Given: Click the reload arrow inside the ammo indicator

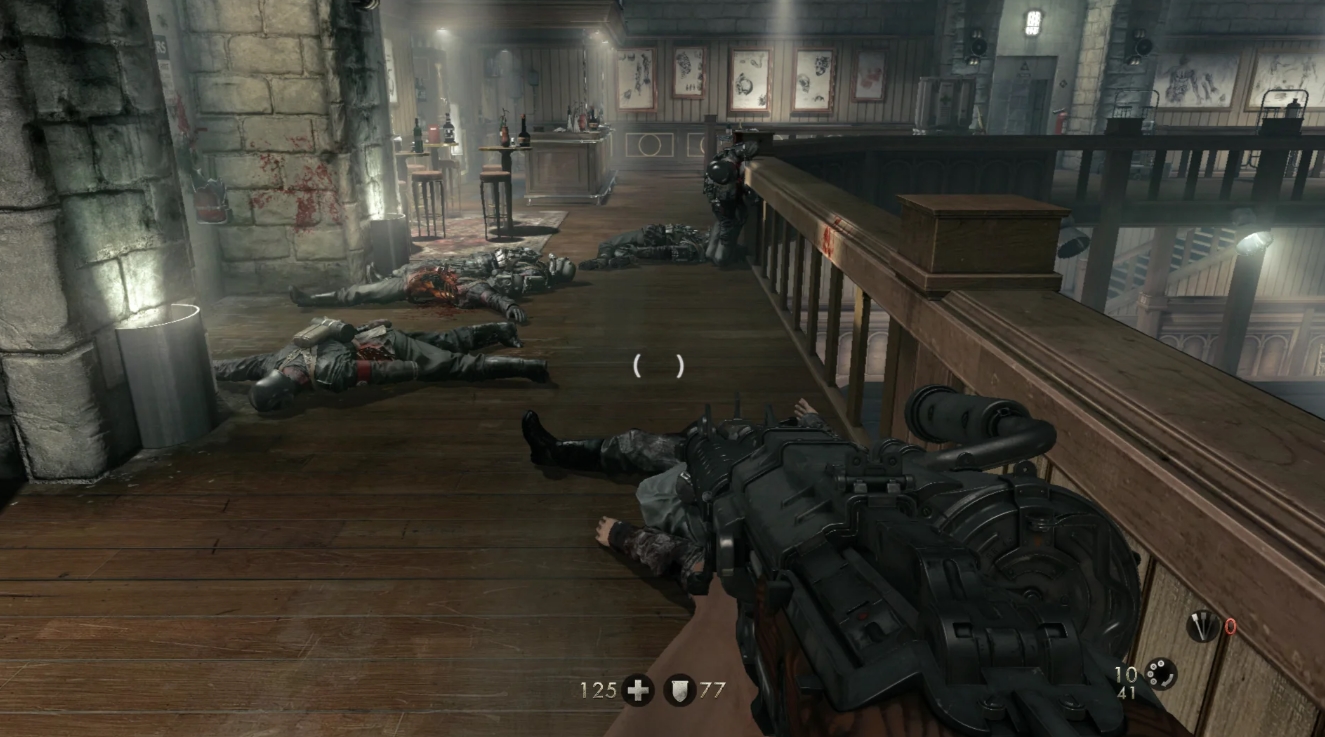Looking at the screenshot, I should (x=1166, y=681).
